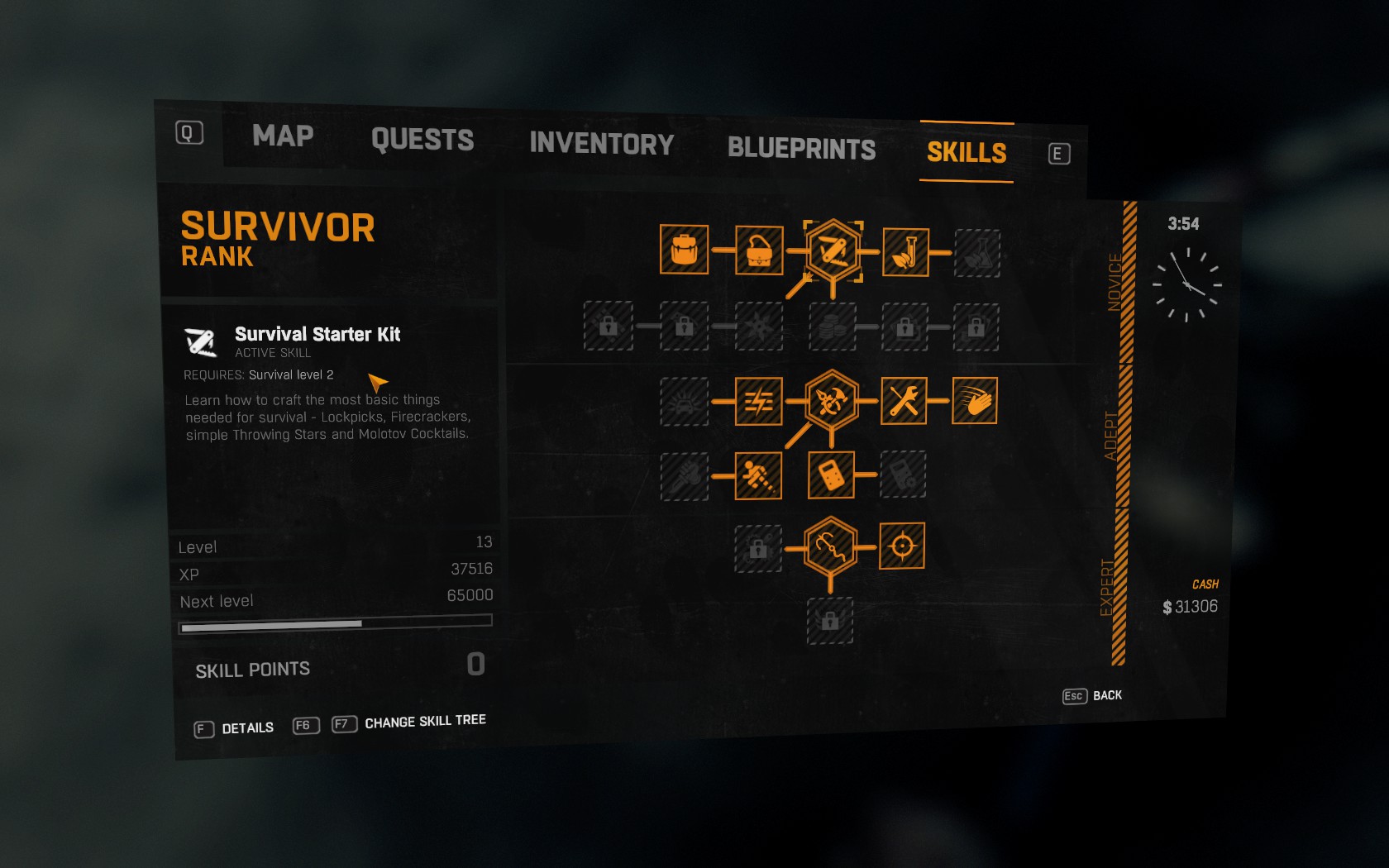Screen dimensions: 1389x868
Task: Select the backpack skill icon
Action: coord(684,249)
